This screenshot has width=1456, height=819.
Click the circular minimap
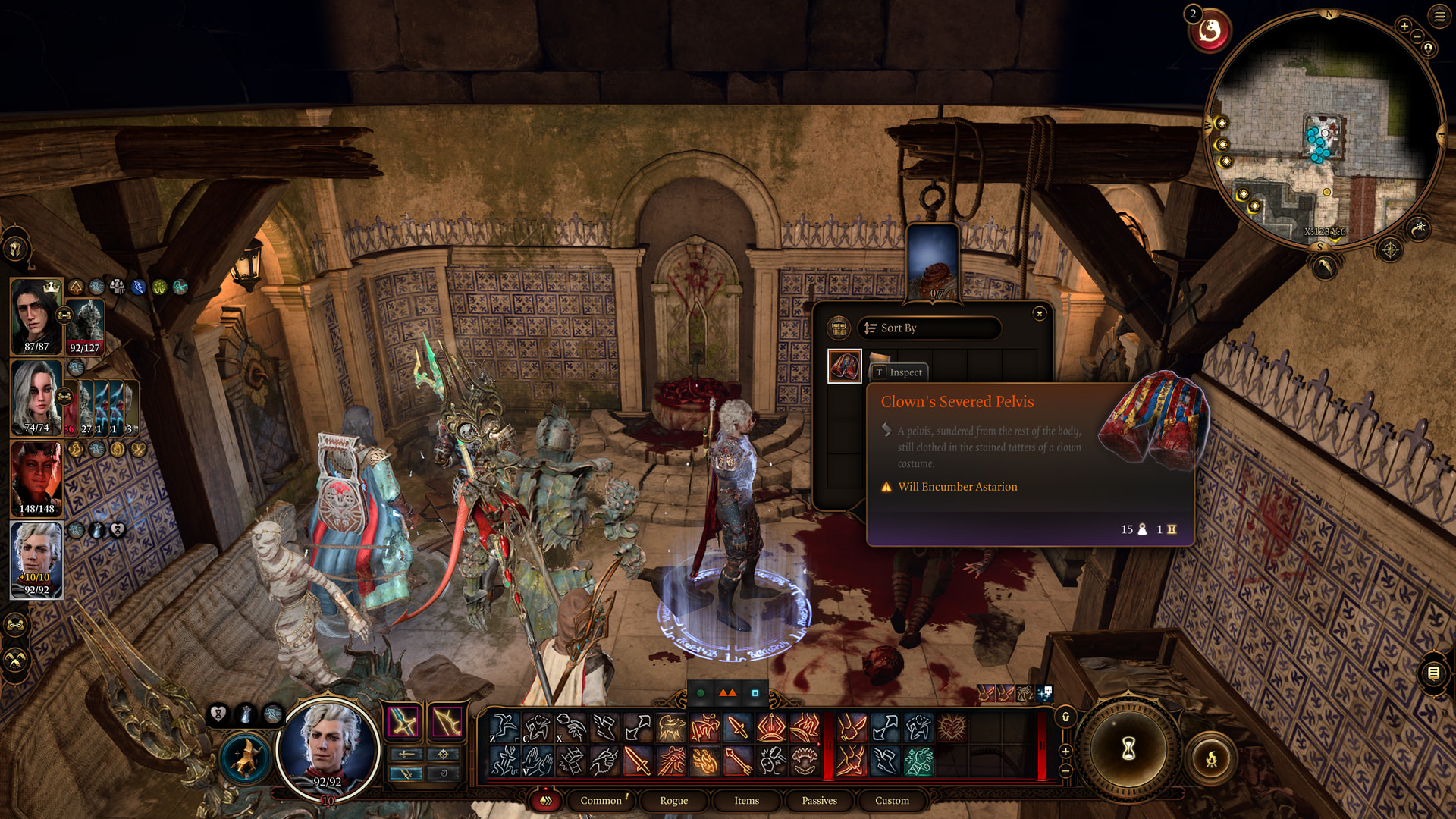1323,129
